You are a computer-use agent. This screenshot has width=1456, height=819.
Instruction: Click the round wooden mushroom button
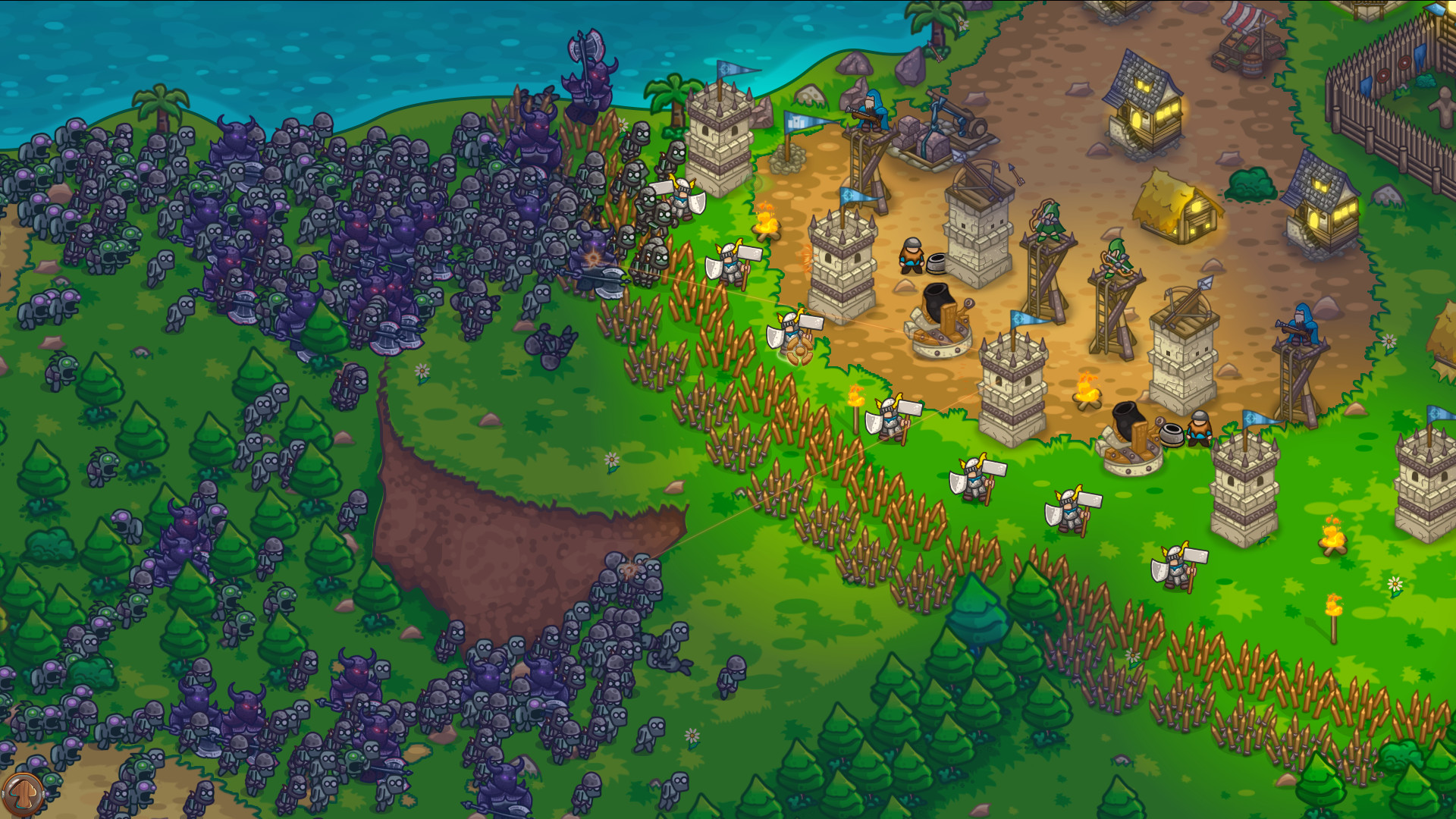[x=23, y=794]
